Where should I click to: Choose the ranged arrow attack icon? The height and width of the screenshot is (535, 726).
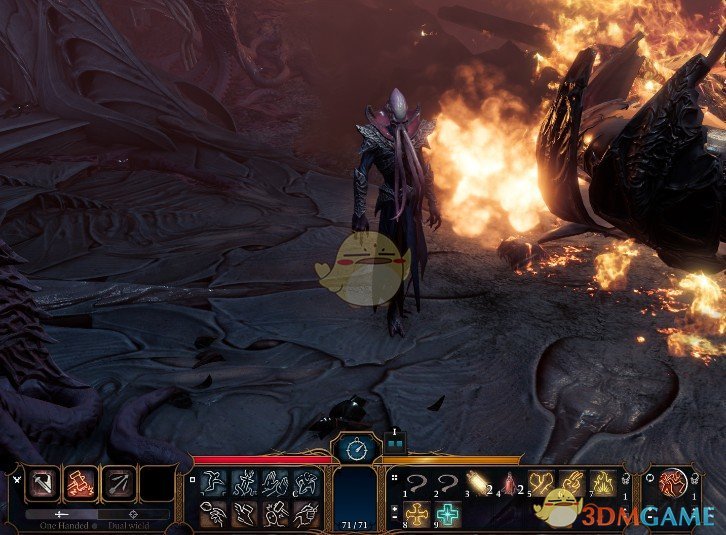119,485
